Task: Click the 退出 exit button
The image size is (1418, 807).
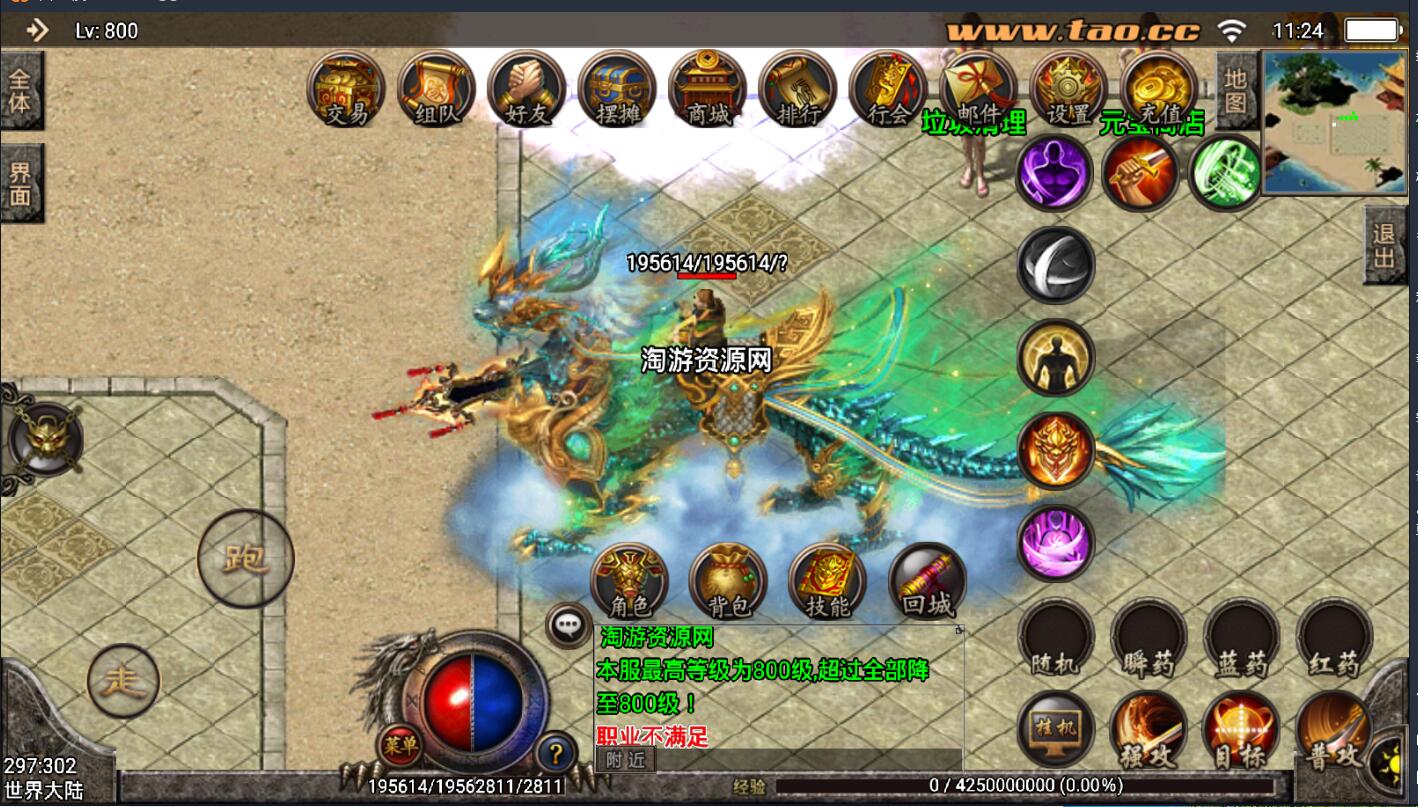Action: click(x=1384, y=246)
